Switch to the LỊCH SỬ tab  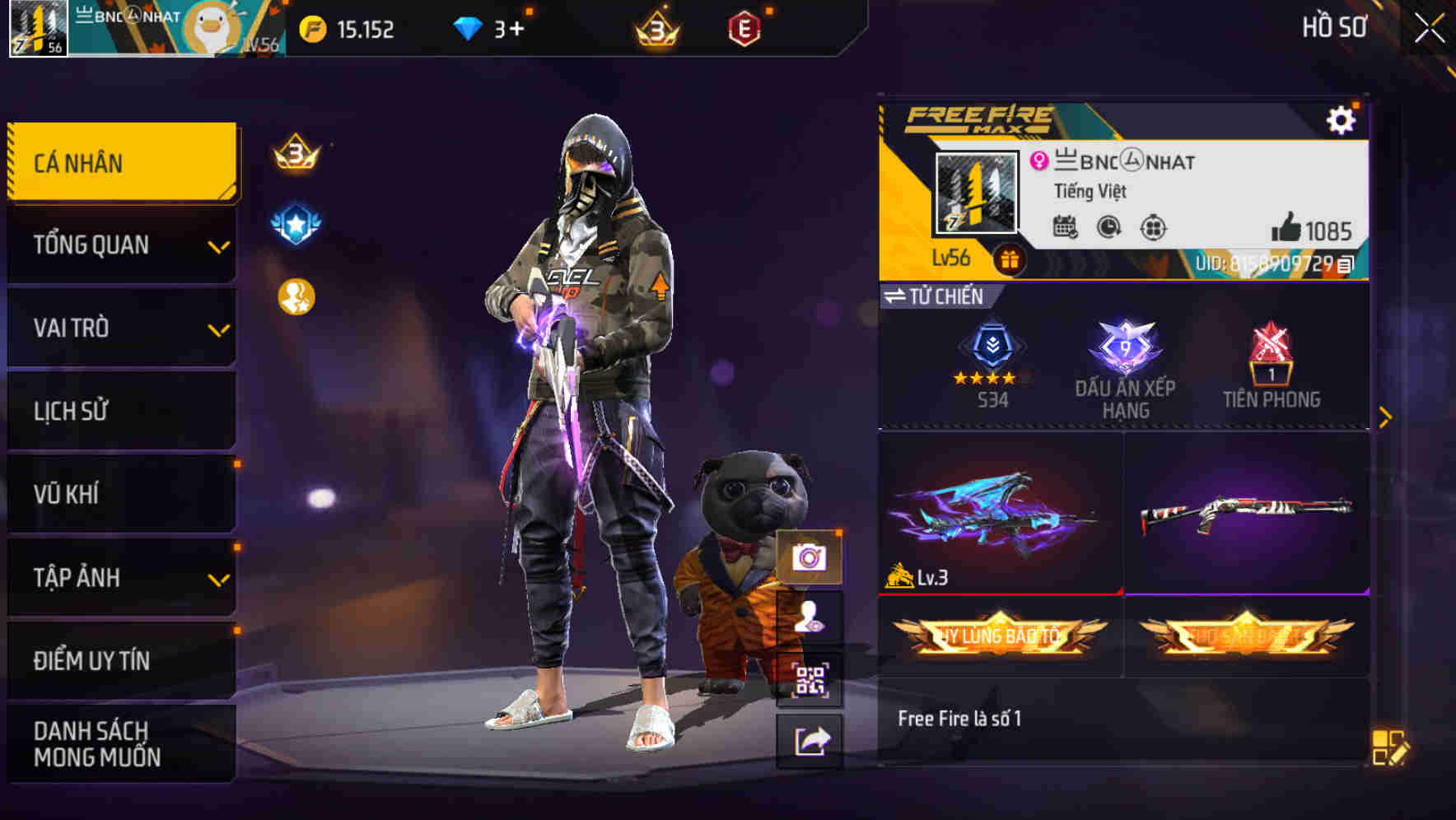click(121, 412)
